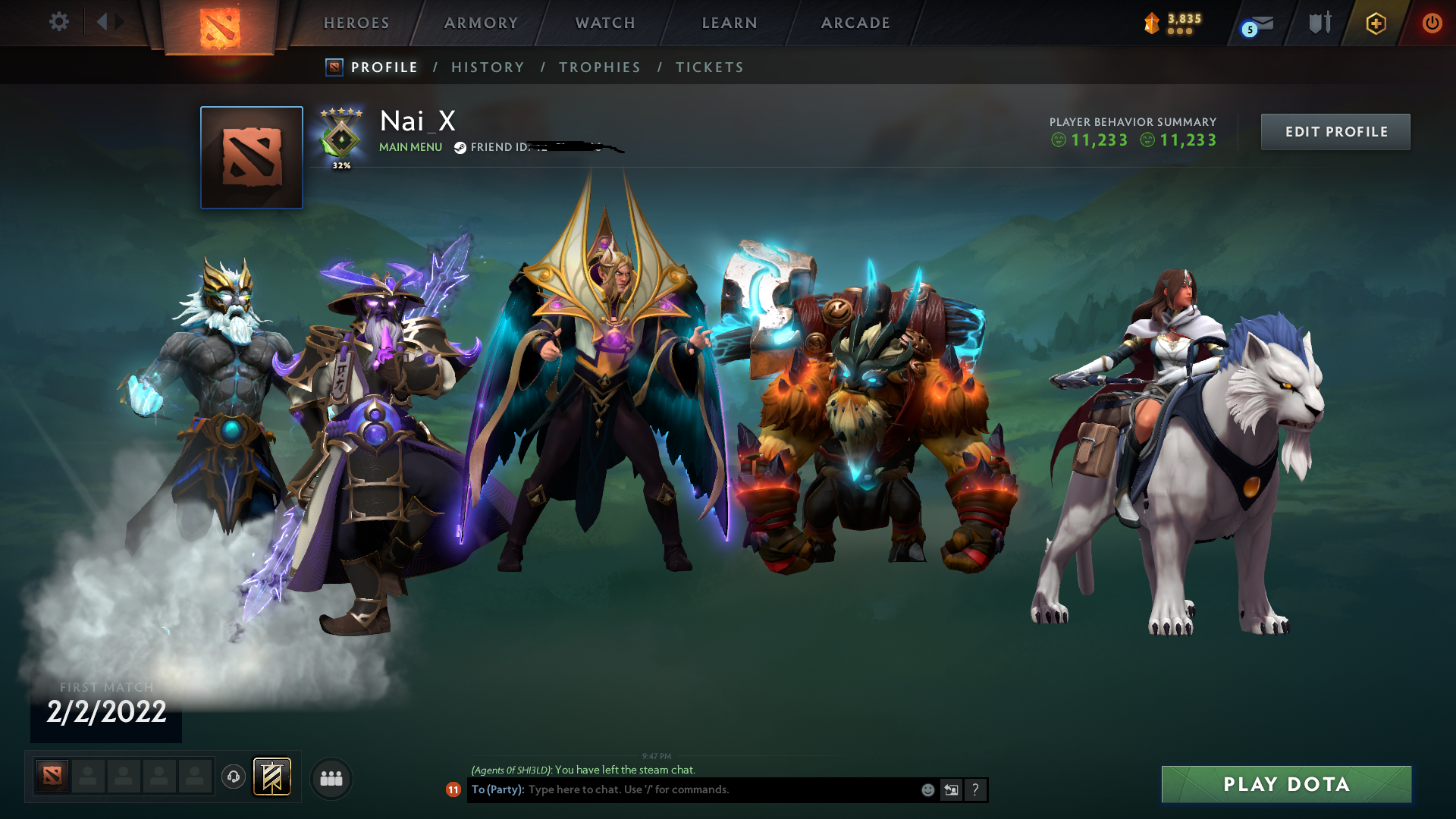Click the EDIT PROFILE button
The width and height of the screenshot is (1456, 819).
pos(1335,131)
